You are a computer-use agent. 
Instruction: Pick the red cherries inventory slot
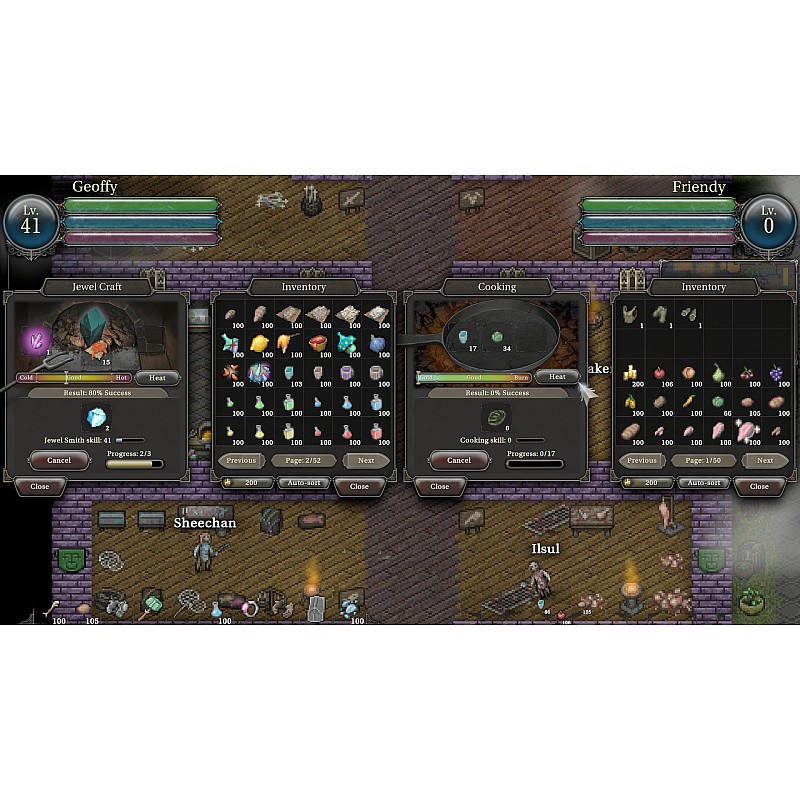coord(747,374)
